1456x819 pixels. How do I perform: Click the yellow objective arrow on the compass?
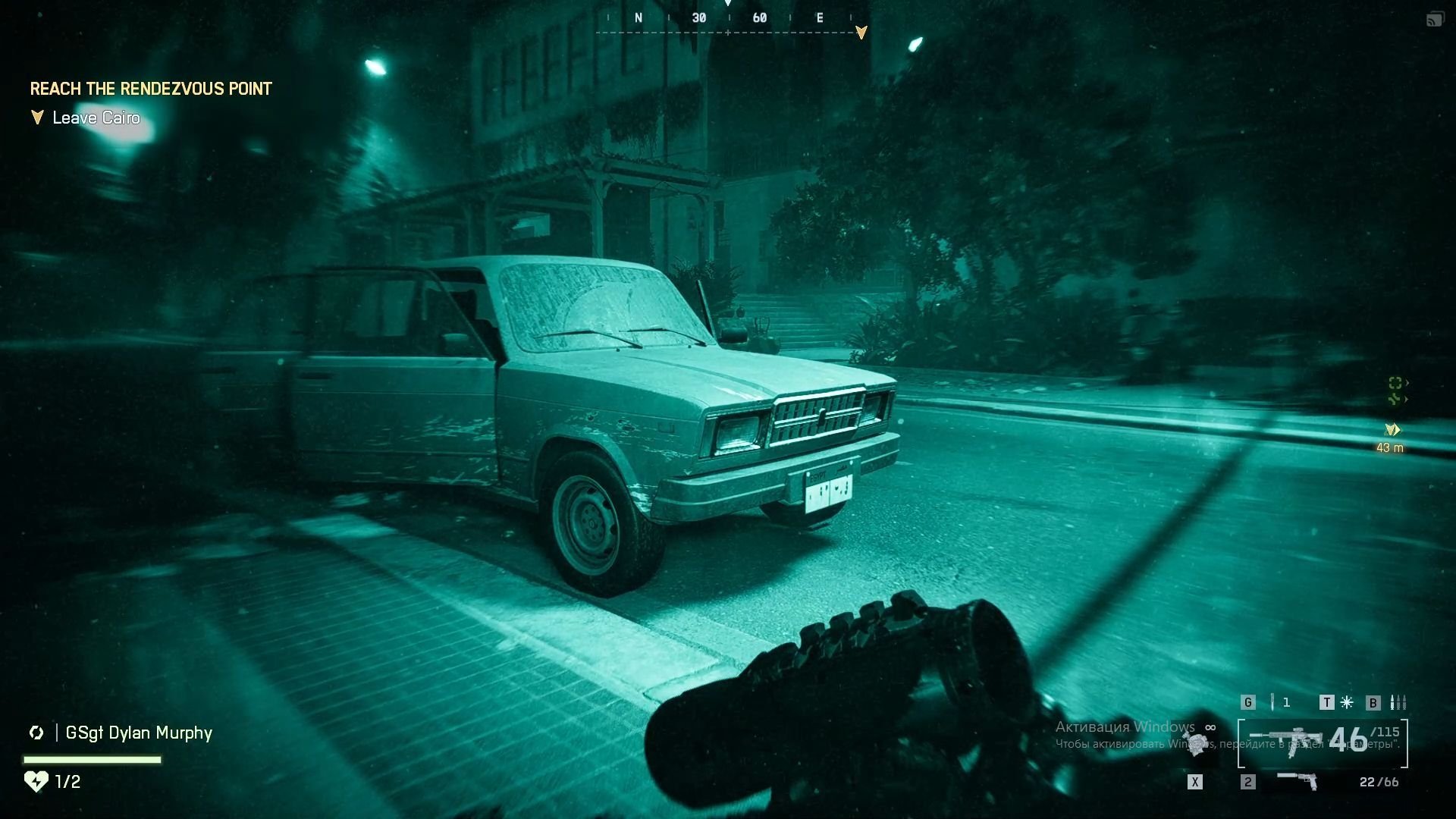[861, 33]
